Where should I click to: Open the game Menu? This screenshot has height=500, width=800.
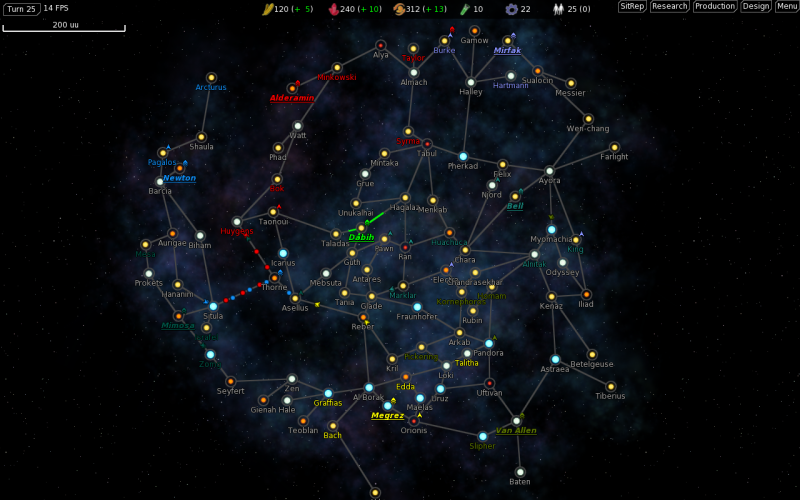point(787,6)
